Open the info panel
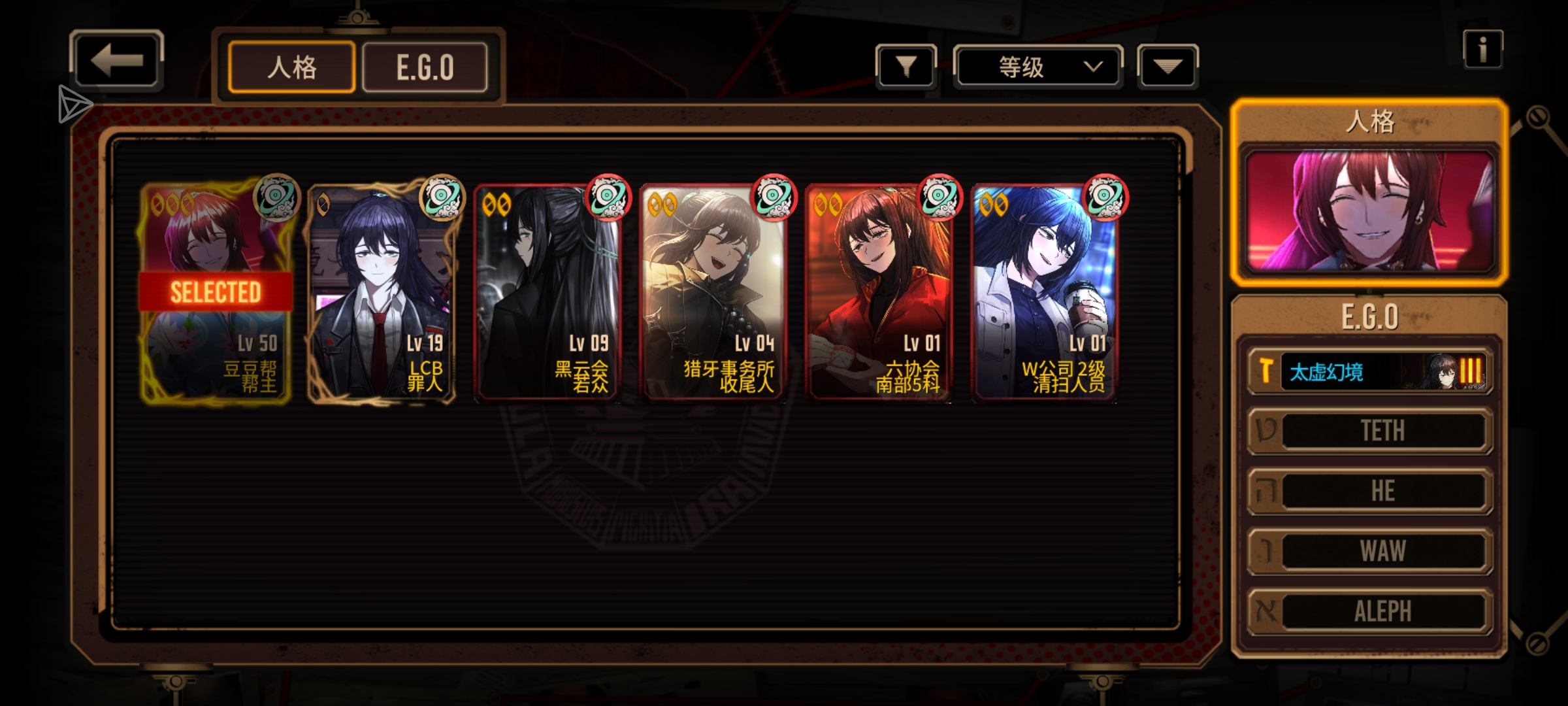This screenshot has height=706, width=1568. [1482, 50]
